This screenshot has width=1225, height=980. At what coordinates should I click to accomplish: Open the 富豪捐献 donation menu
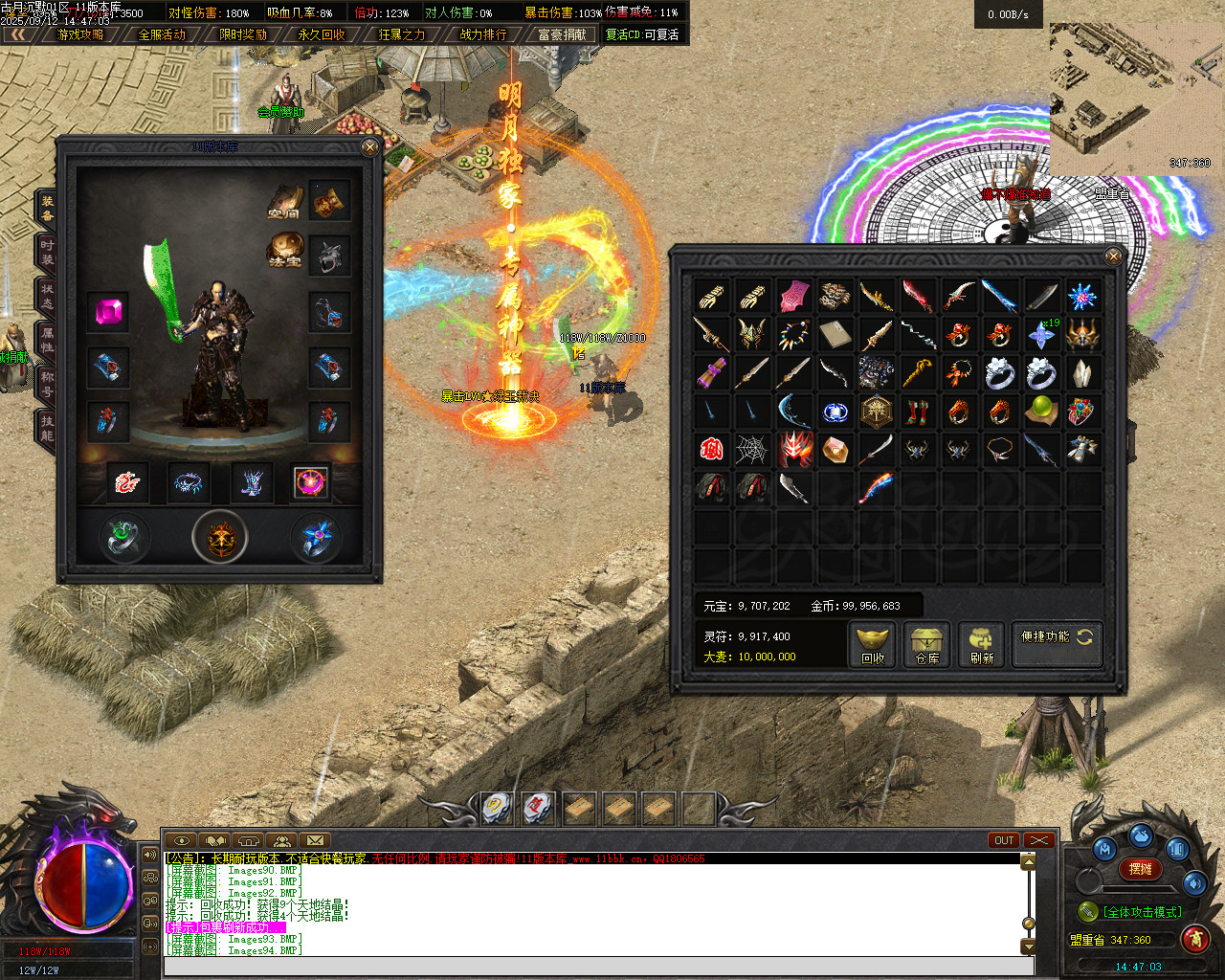[562, 34]
